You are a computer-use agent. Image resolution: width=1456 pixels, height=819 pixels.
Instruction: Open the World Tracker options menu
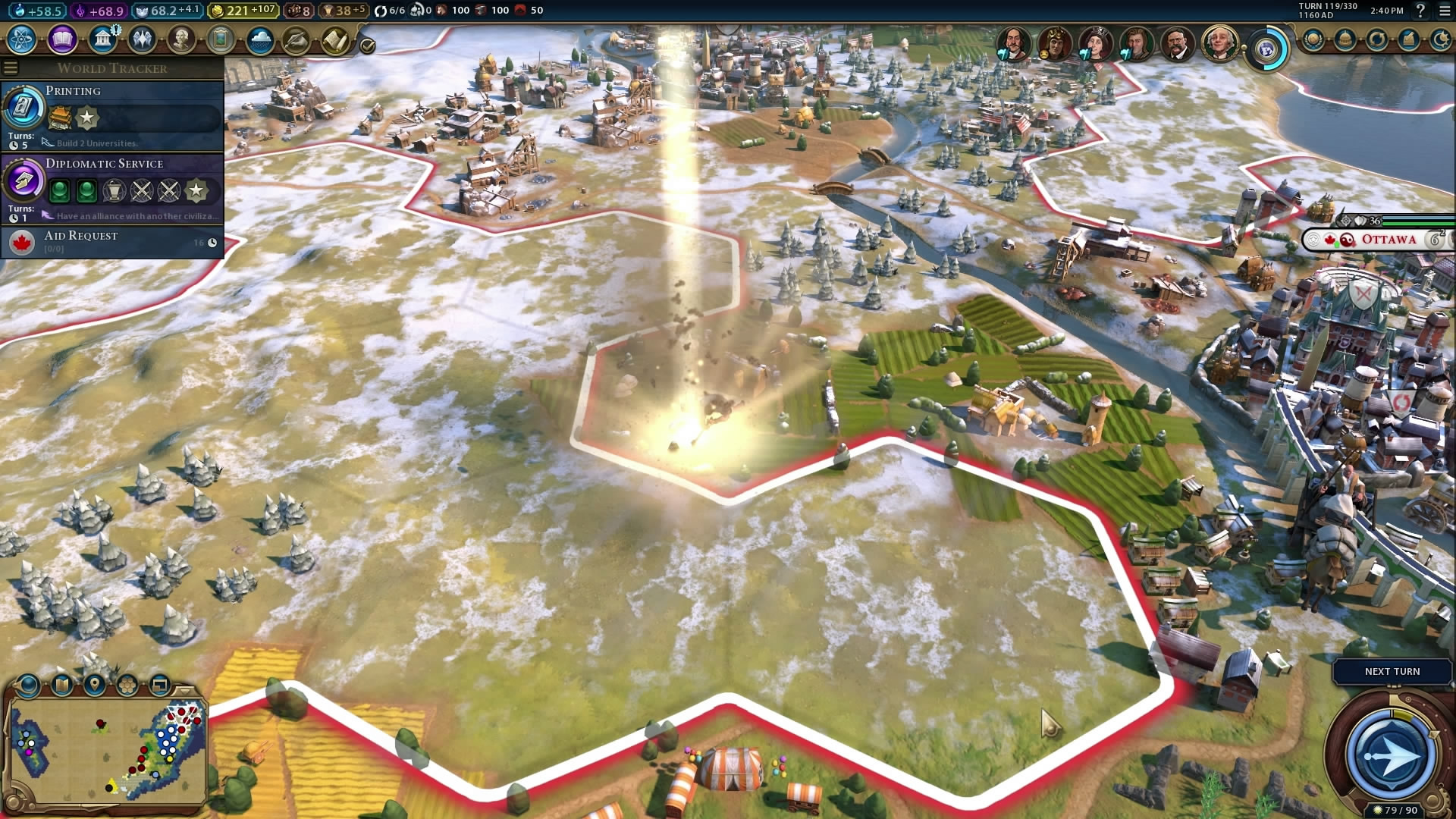[11, 68]
